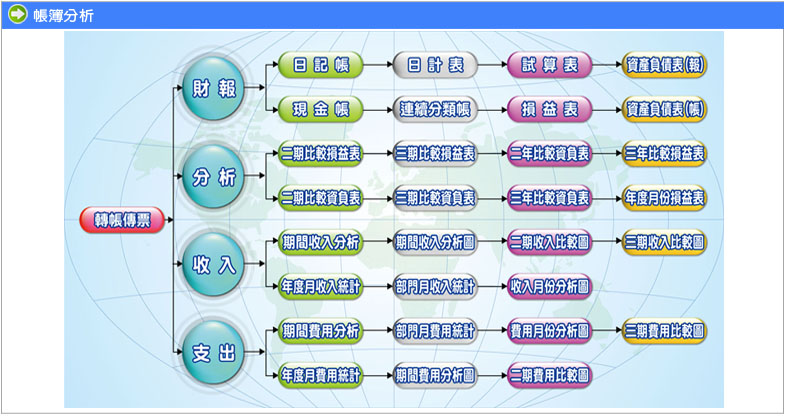Viewport: 786px width, 416px height.
Task: Open the 年度月份損益表 report
Action: click(x=665, y=198)
